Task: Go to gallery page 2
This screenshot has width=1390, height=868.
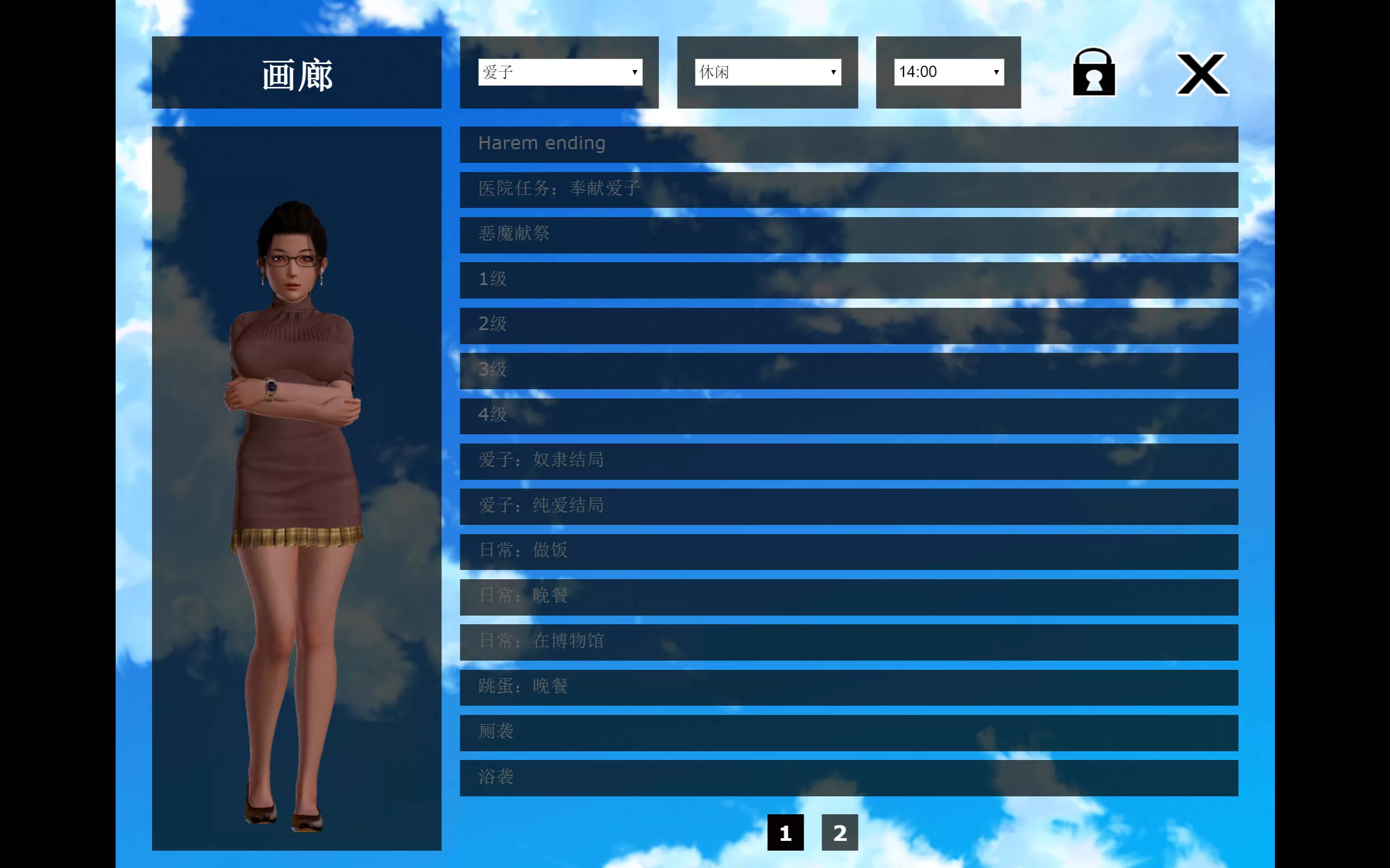Action: pyautogui.click(x=839, y=832)
